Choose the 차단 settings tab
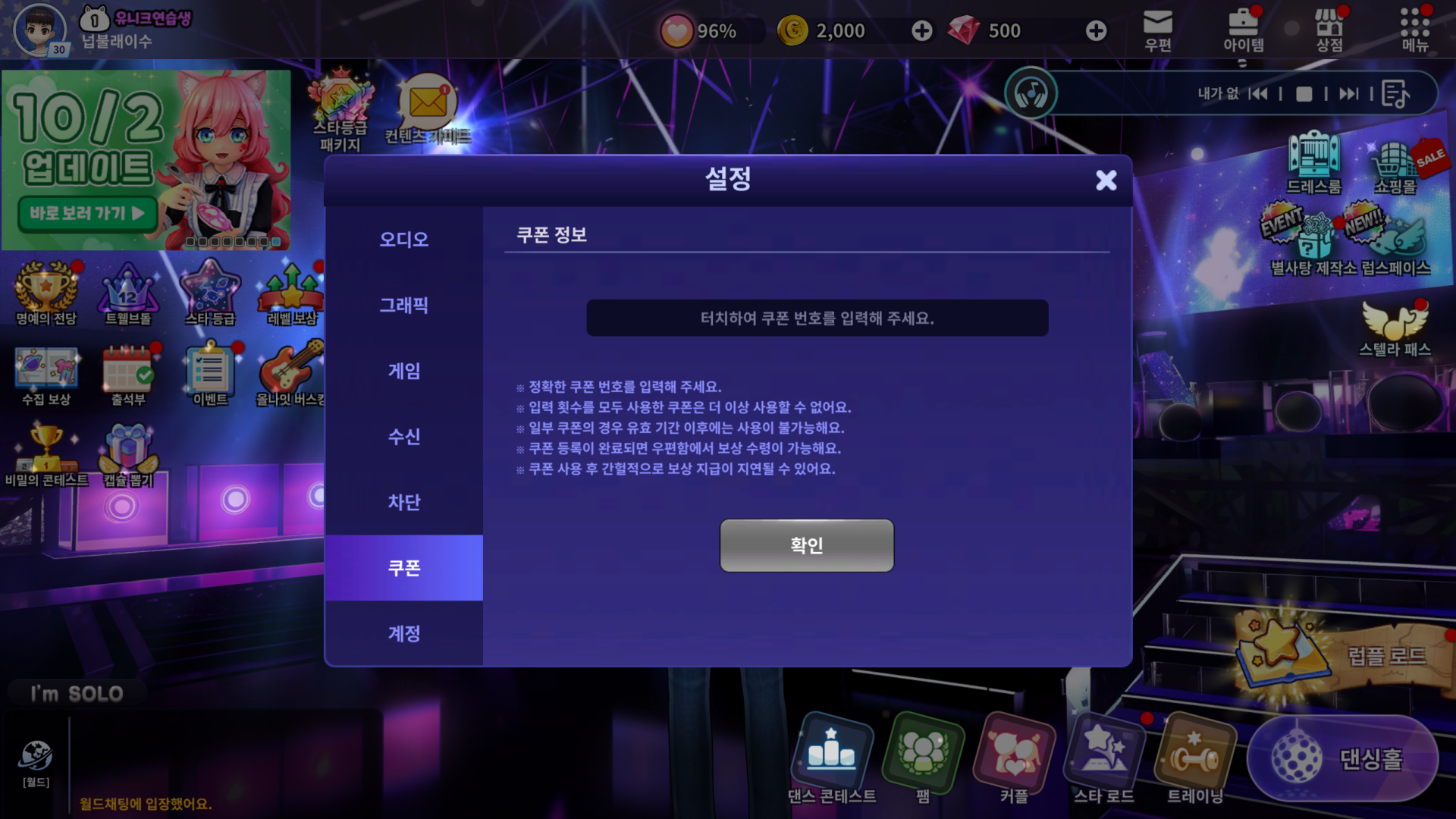 (403, 502)
